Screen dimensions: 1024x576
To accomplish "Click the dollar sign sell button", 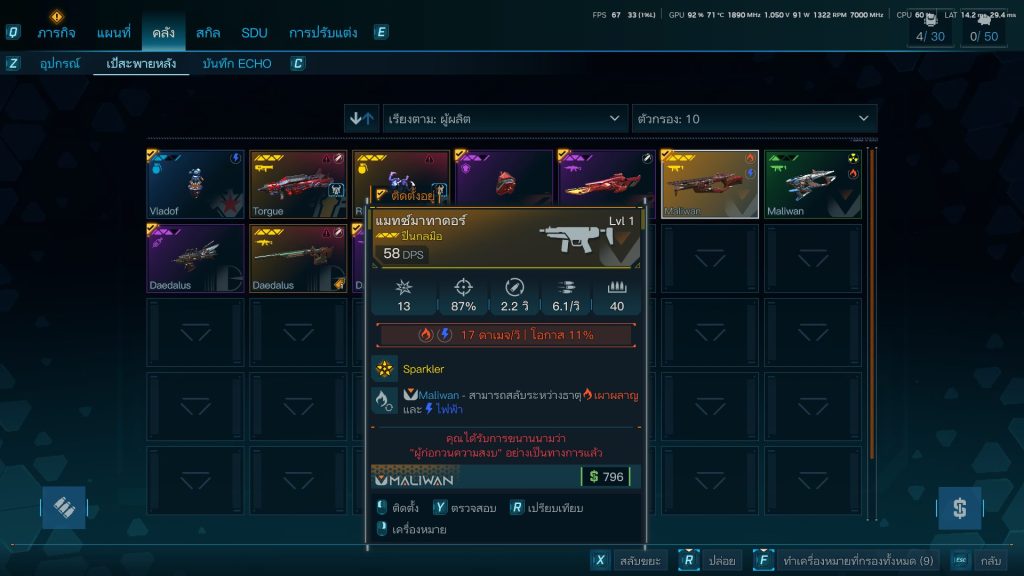I will [x=959, y=508].
